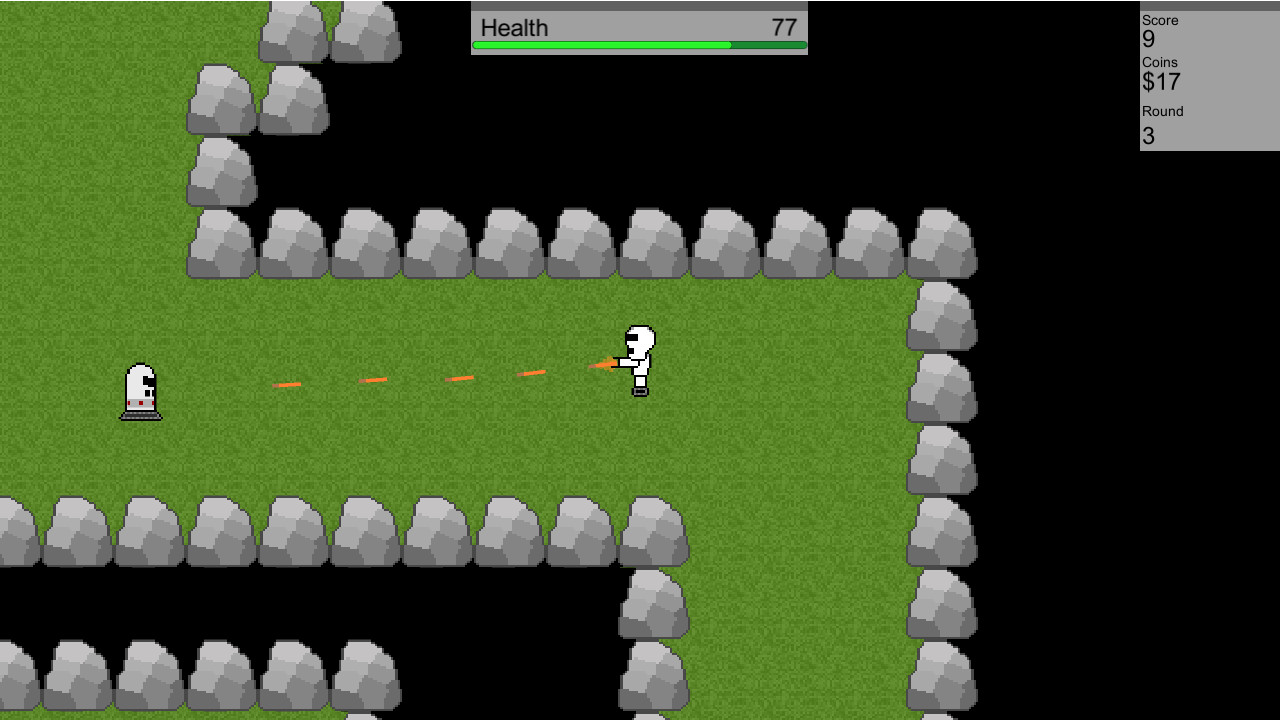The image size is (1280, 720).
Task: Click the health value 77
Action: (x=784, y=28)
